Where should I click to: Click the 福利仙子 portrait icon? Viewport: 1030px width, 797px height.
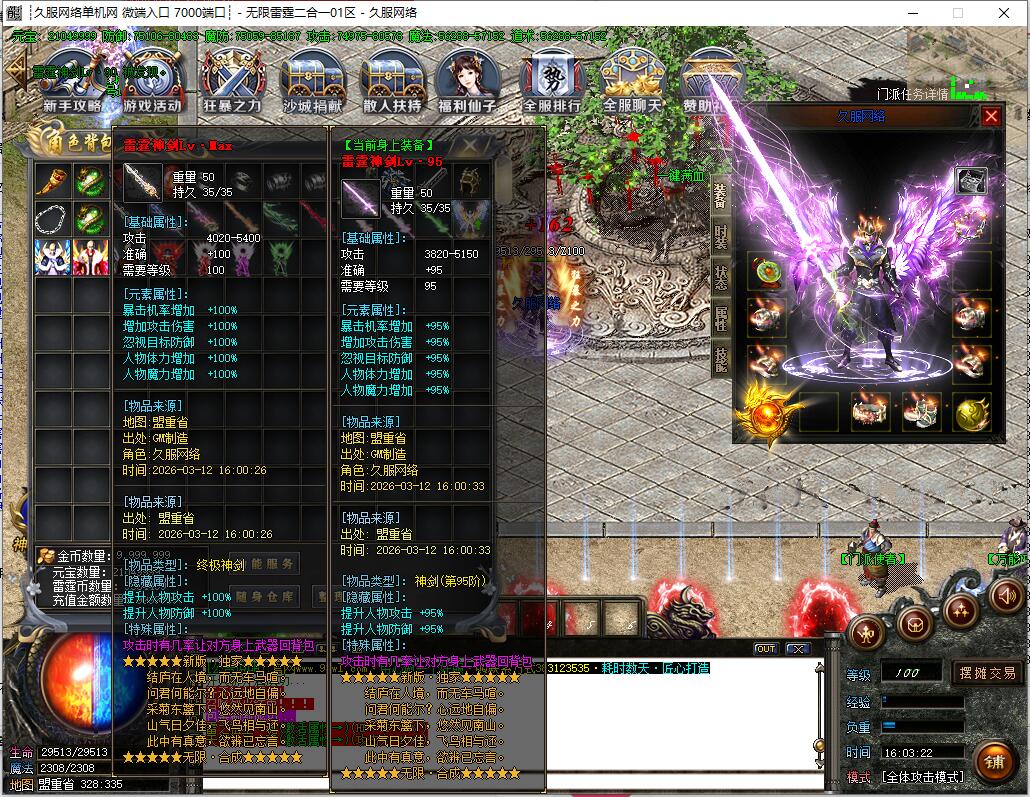click(472, 79)
